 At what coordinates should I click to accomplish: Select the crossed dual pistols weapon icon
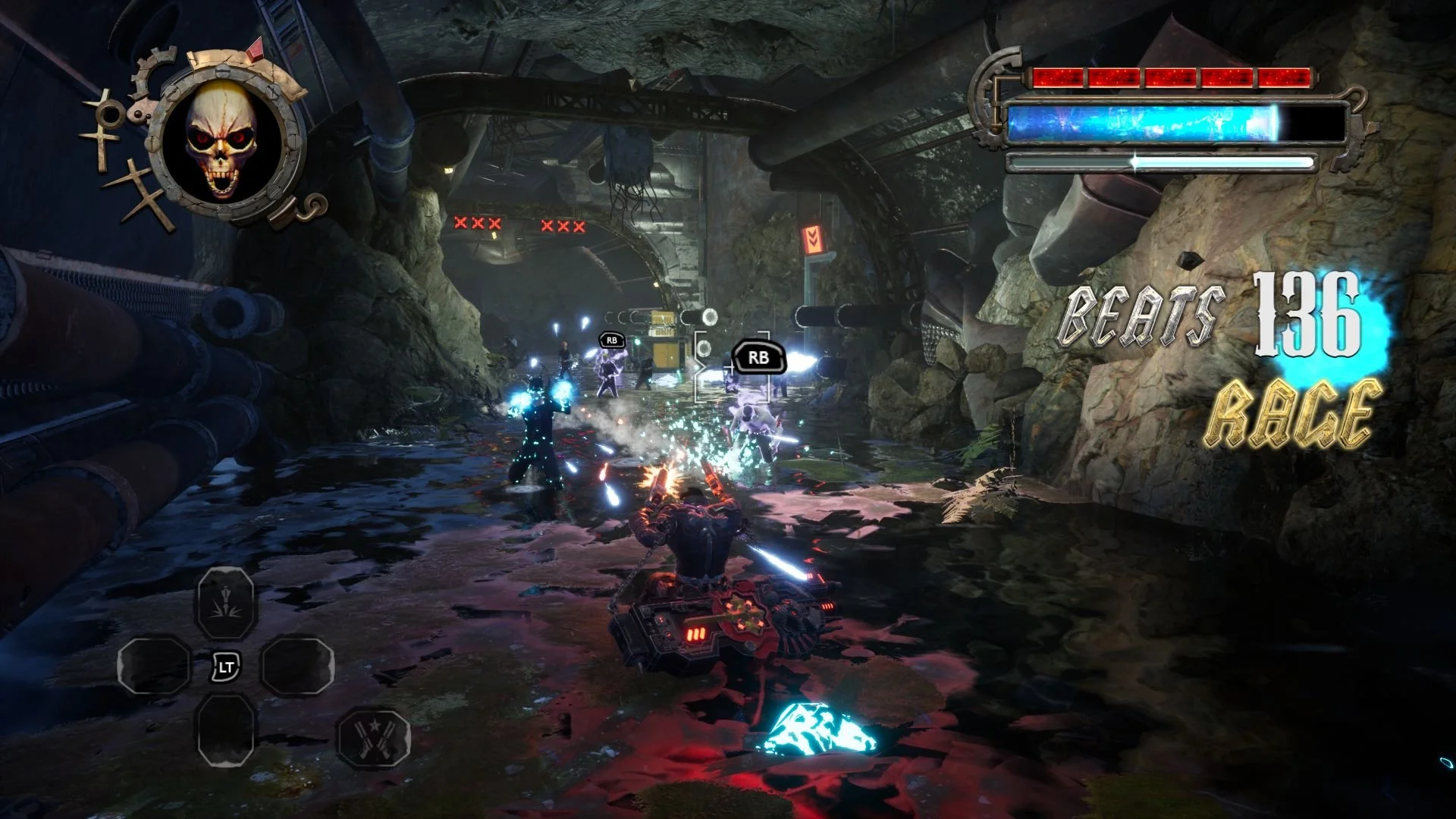coord(373,737)
